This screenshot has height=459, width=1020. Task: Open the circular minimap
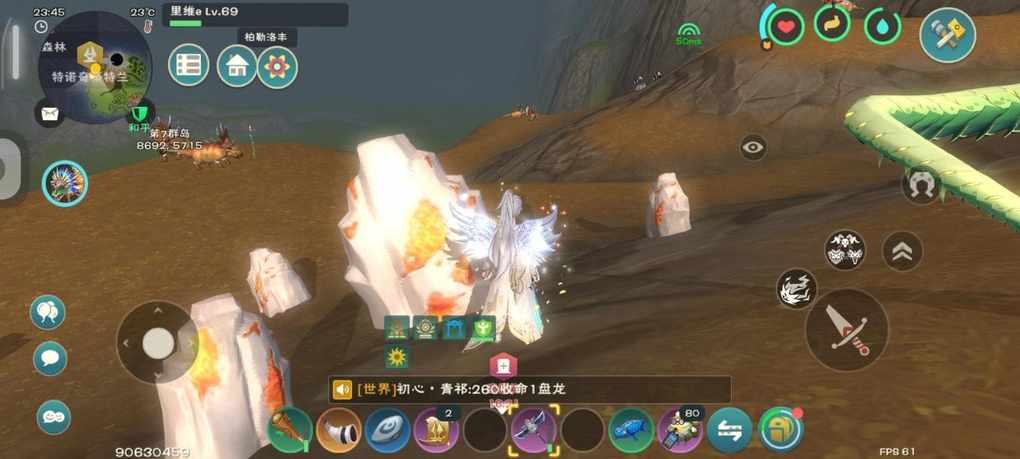tap(95, 67)
